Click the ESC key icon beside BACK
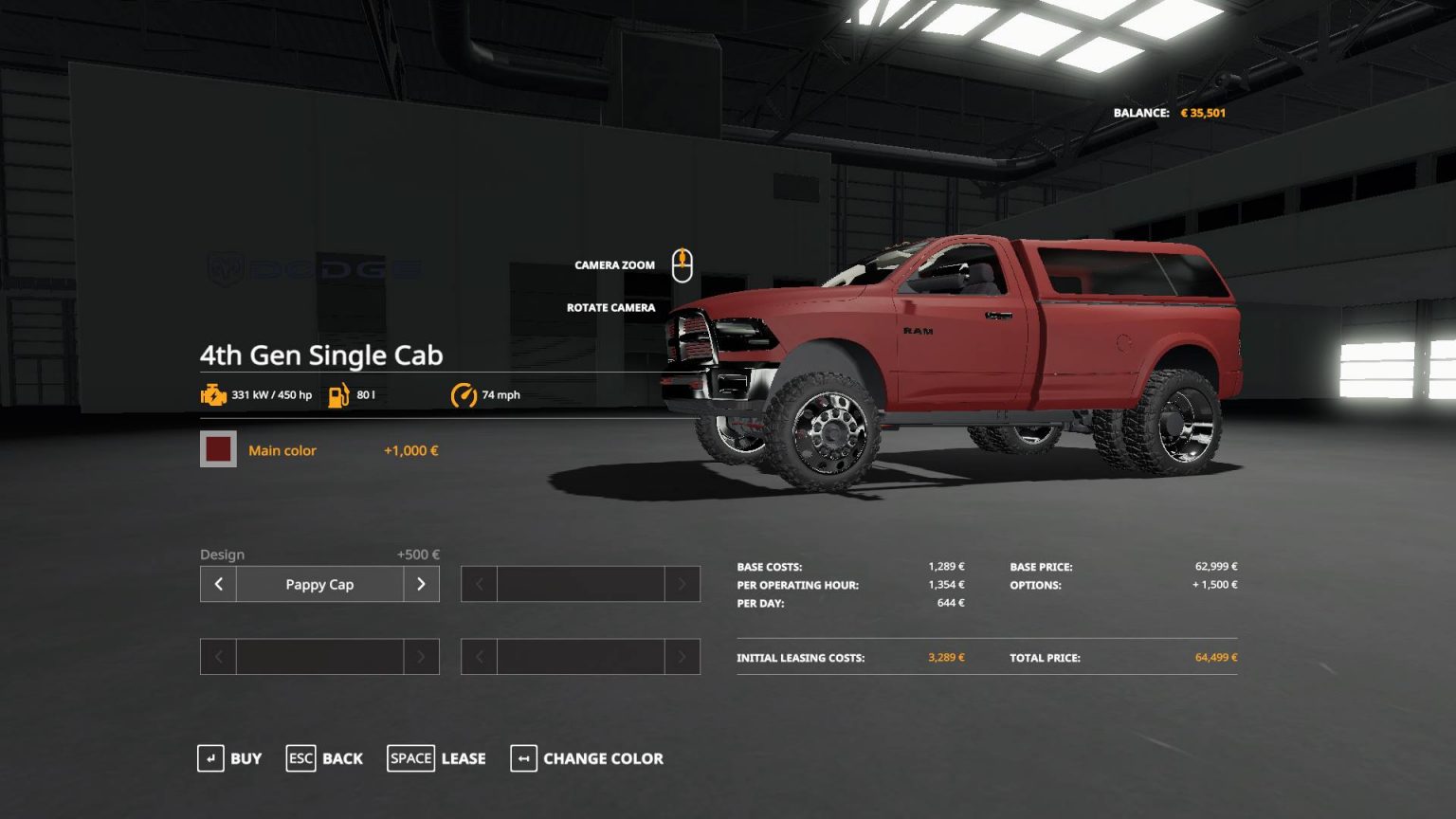This screenshot has width=1456, height=819. pyautogui.click(x=300, y=758)
